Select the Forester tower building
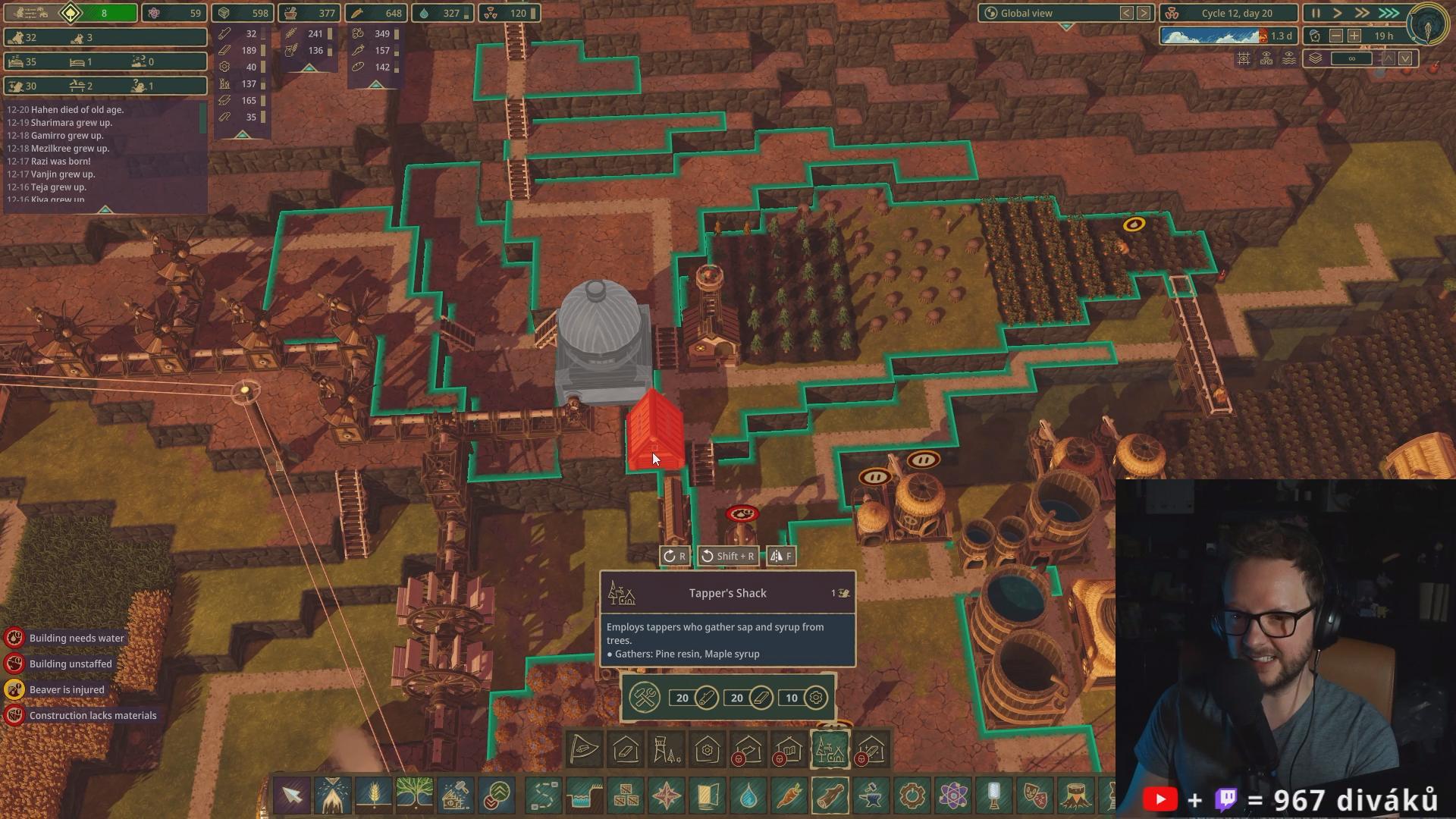The height and width of the screenshot is (819, 1456). coord(667,750)
